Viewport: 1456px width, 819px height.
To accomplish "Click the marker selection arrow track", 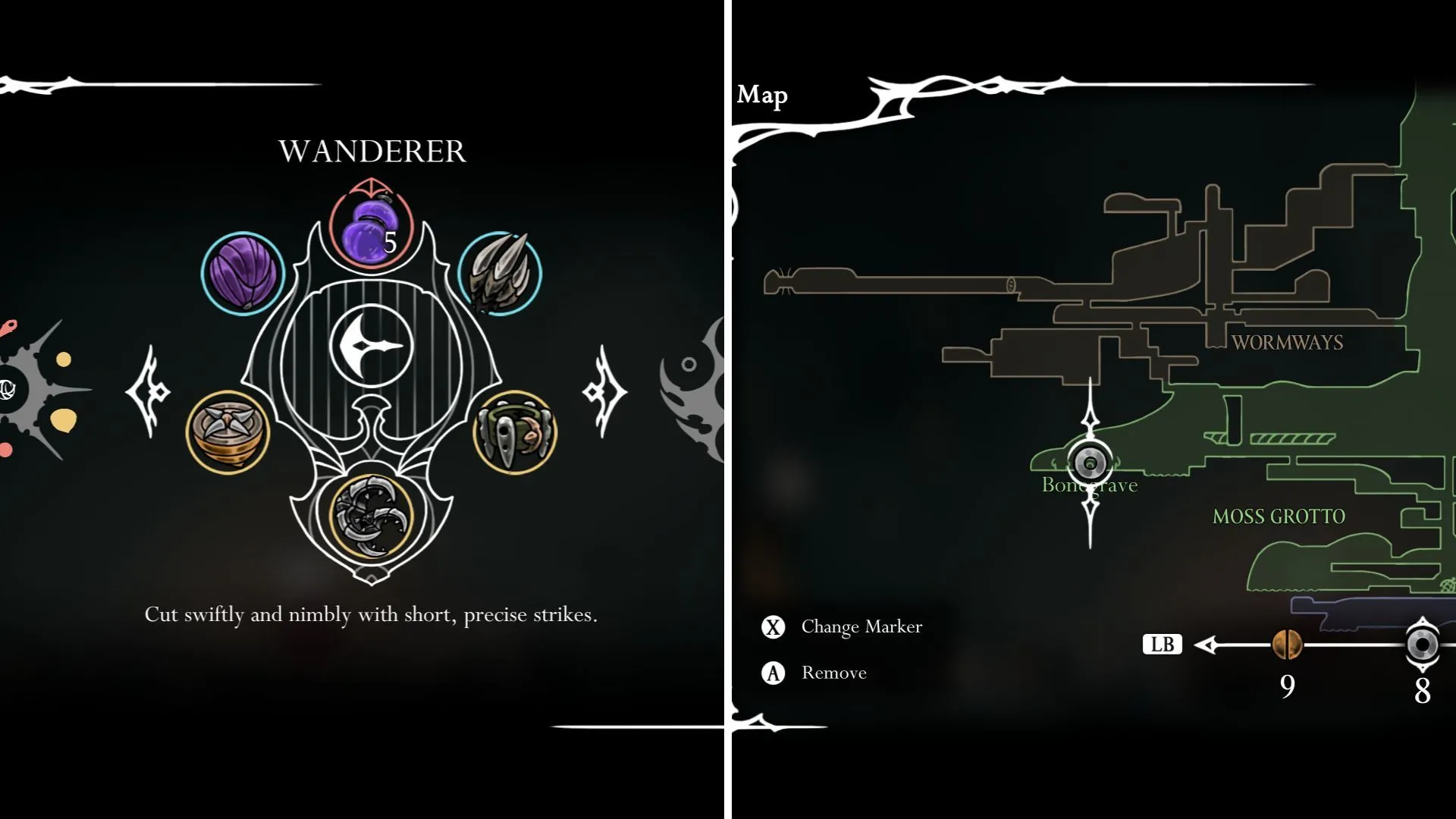I will pos(1228,645).
